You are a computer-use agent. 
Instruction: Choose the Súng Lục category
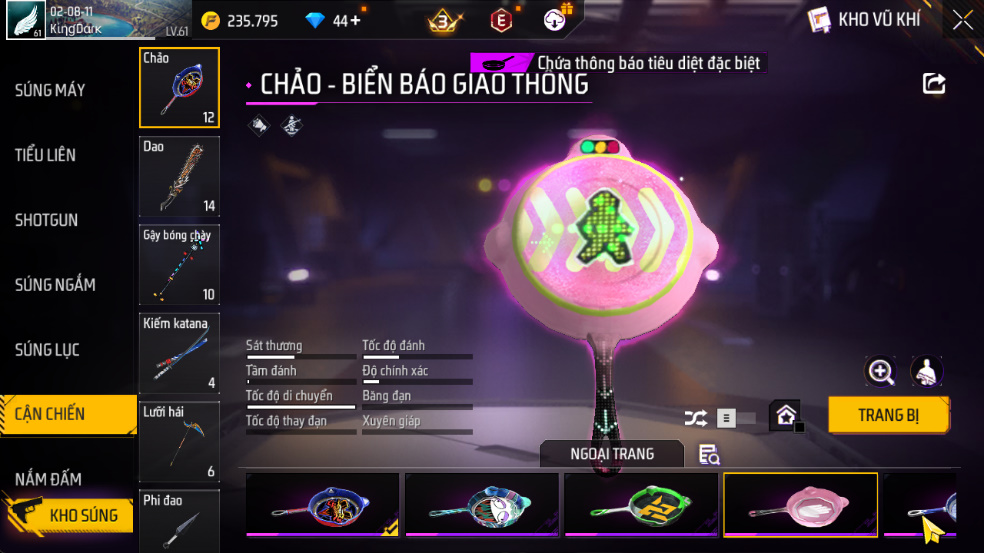[x=47, y=350]
